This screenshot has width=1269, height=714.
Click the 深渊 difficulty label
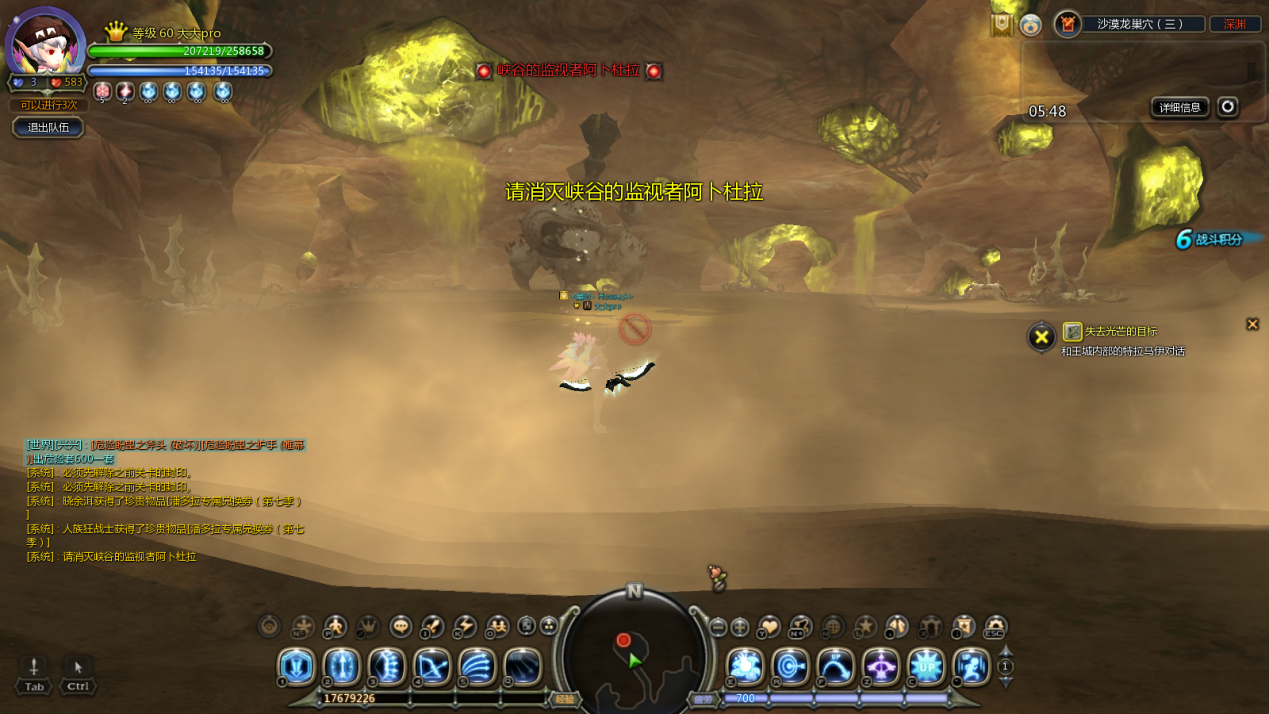[x=1235, y=24]
